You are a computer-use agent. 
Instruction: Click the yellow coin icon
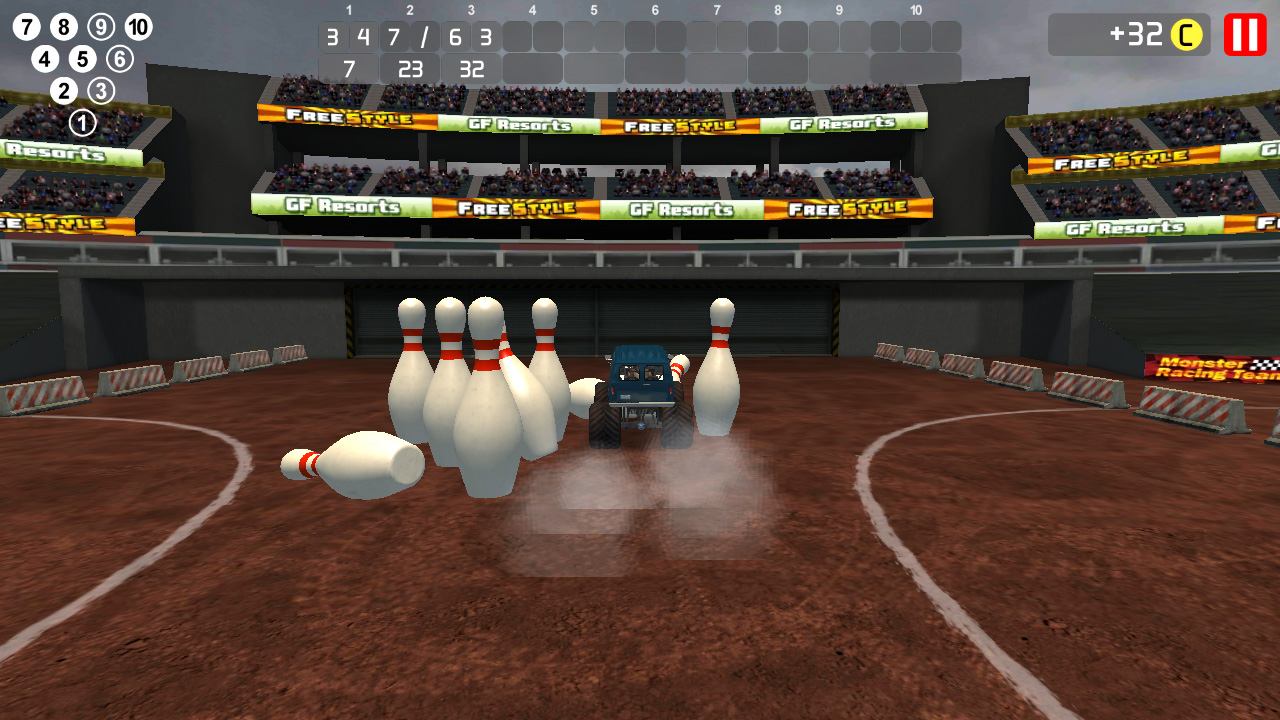[x=1188, y=35]
